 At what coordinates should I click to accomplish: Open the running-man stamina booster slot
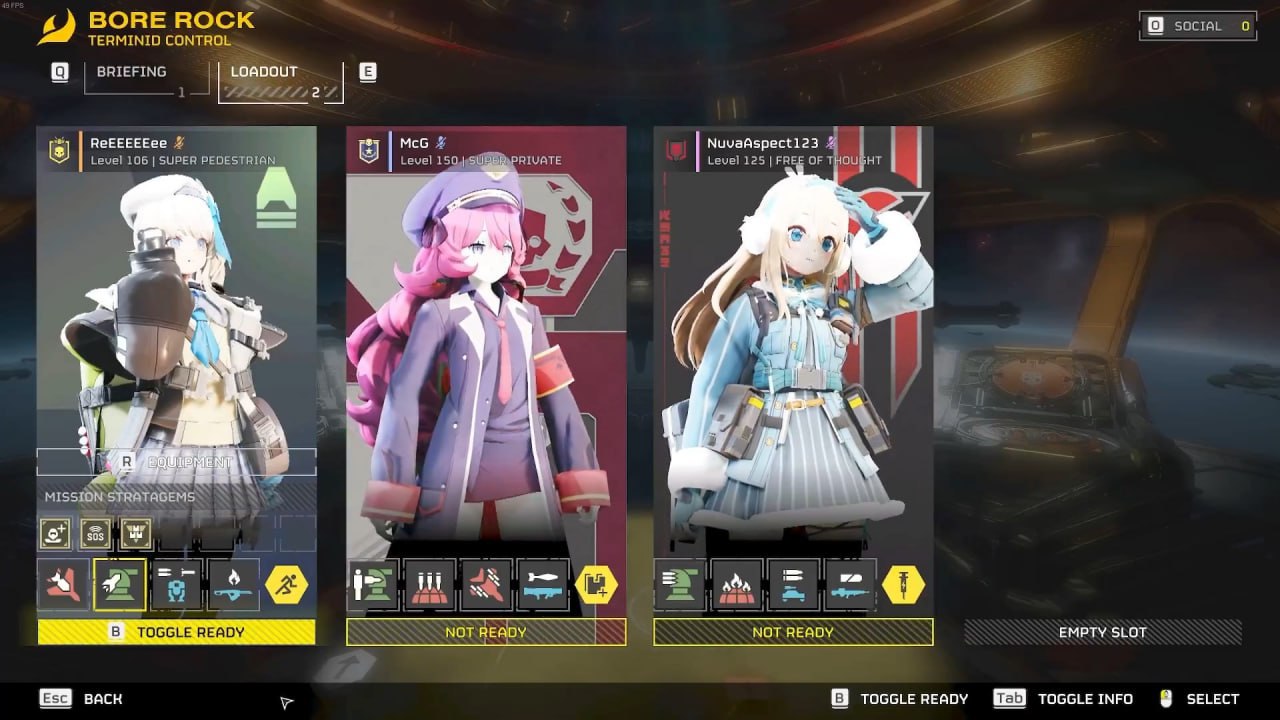coord(287,585)
